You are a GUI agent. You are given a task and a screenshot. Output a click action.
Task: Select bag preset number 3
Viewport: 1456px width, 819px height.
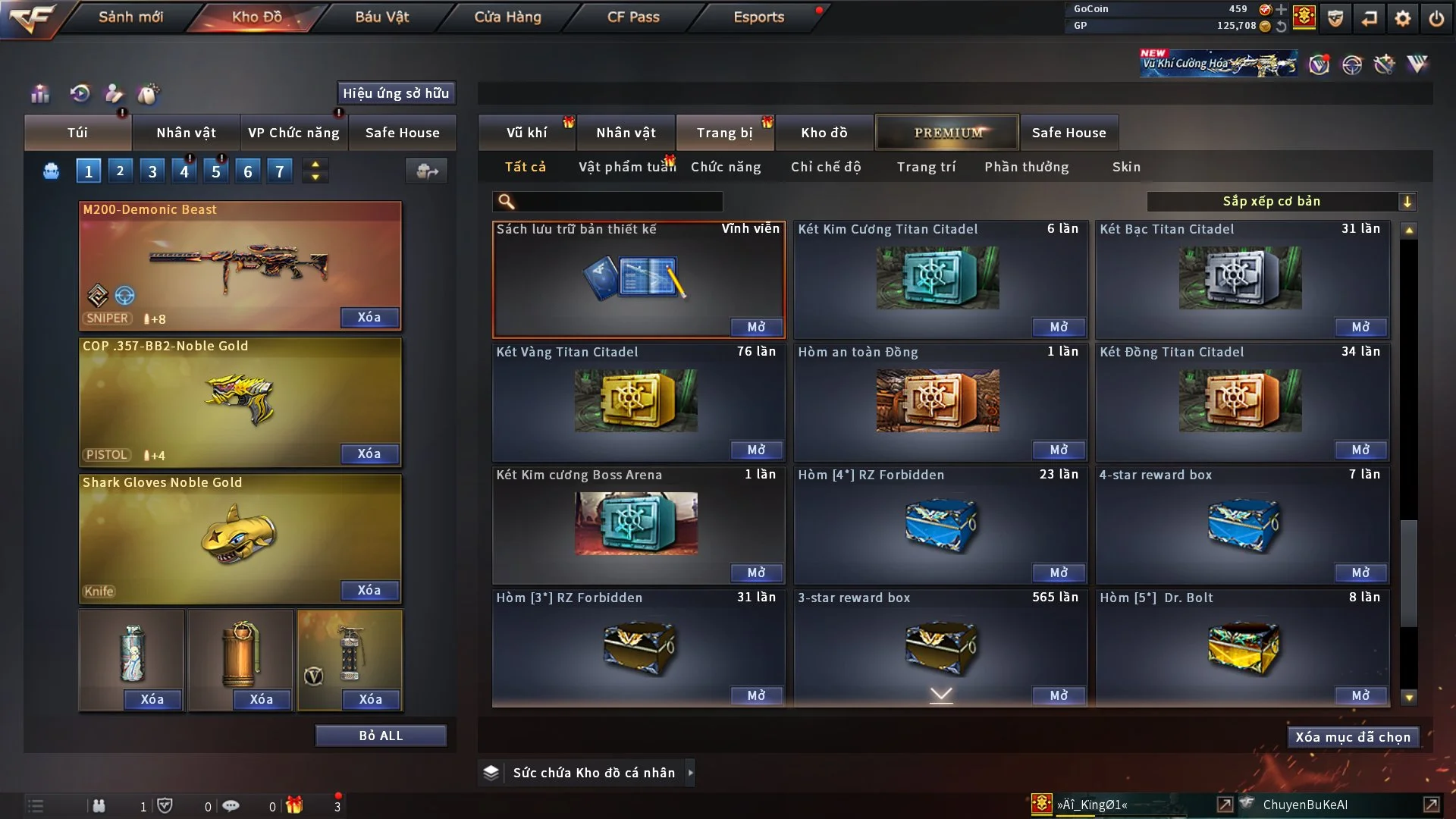coord(152,171)
